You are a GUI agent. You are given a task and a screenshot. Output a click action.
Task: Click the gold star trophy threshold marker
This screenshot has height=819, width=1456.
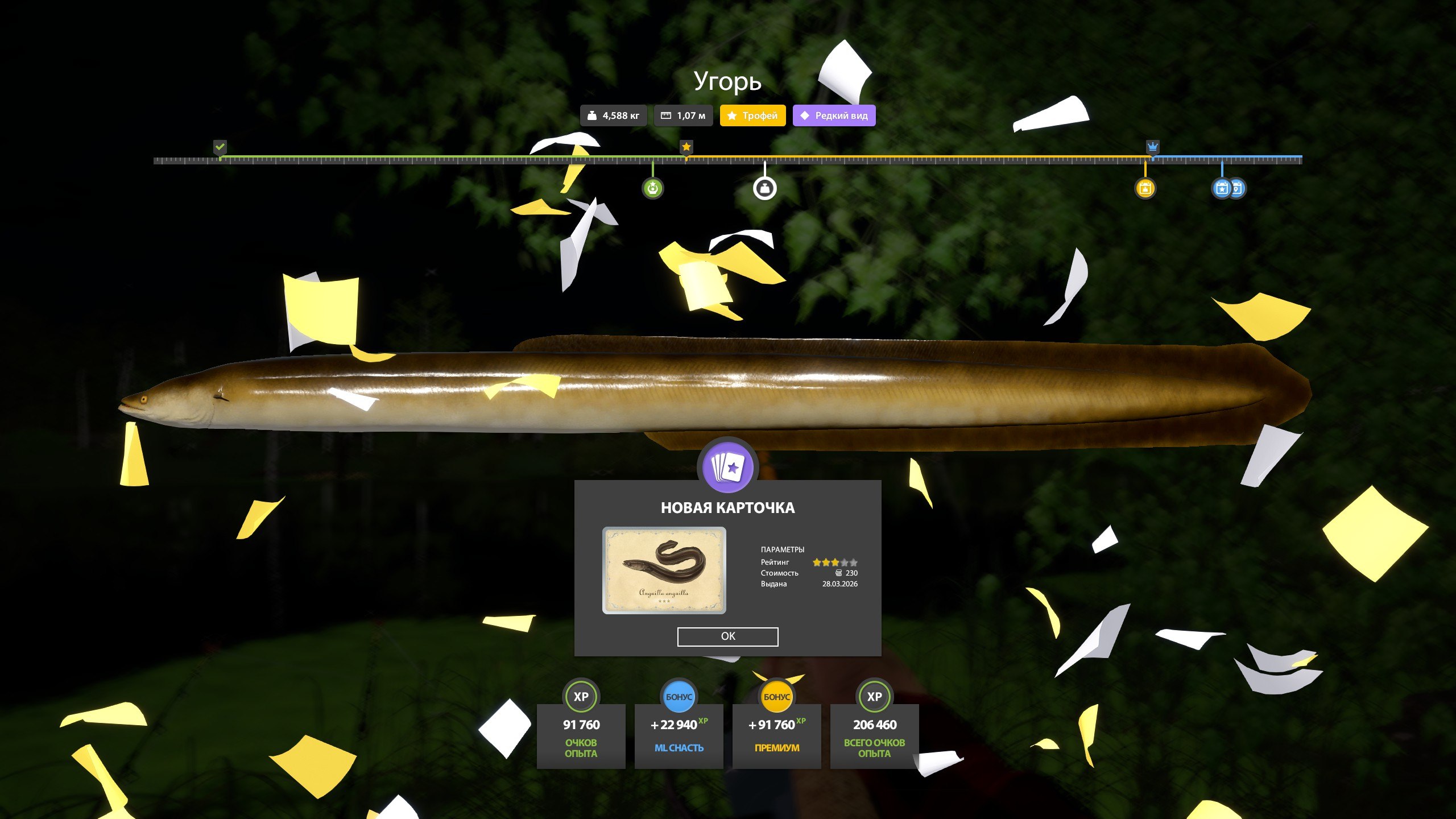[x=686, y=147]
